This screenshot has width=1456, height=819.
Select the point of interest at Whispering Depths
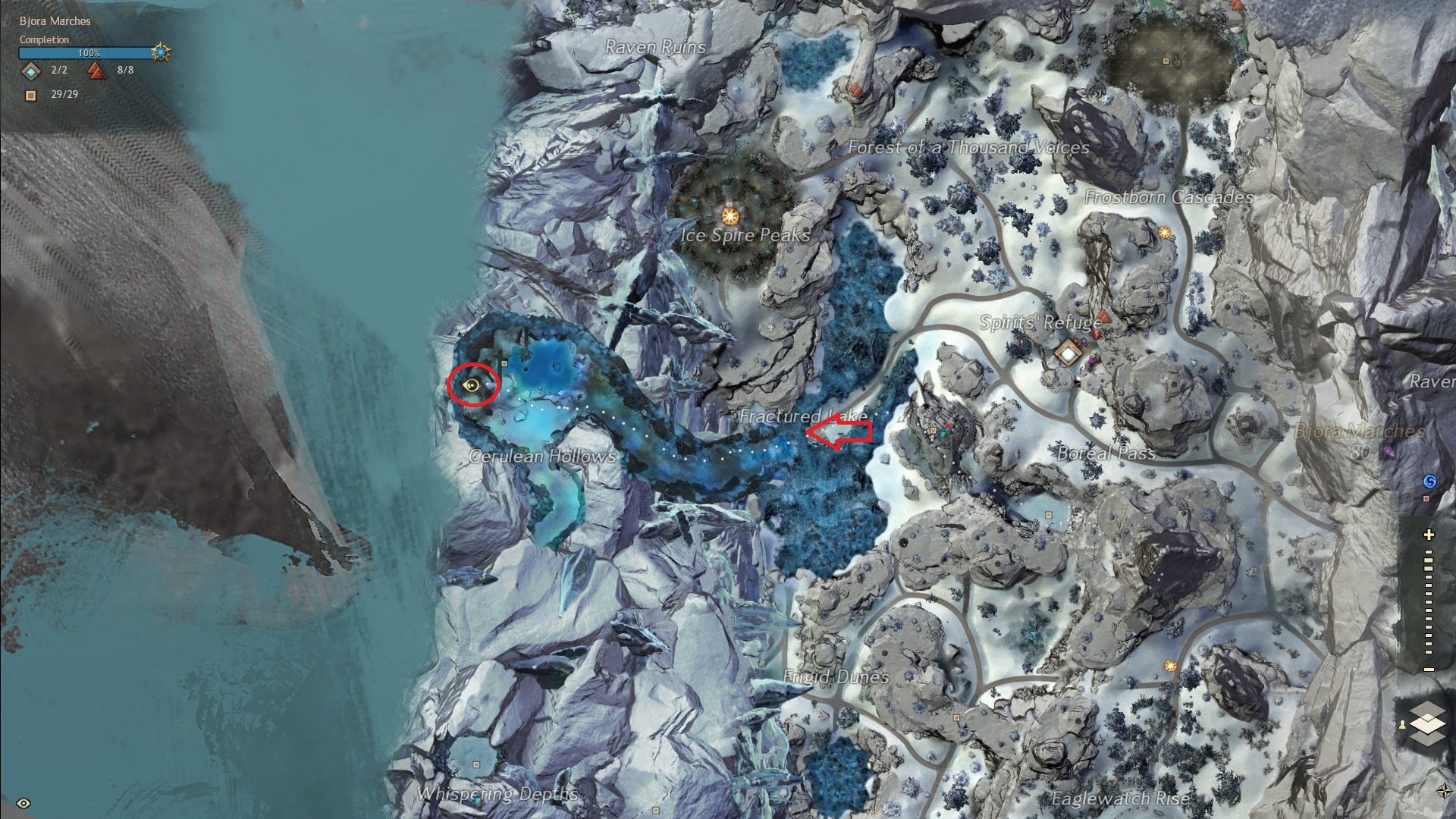click(x=476, y=764)
